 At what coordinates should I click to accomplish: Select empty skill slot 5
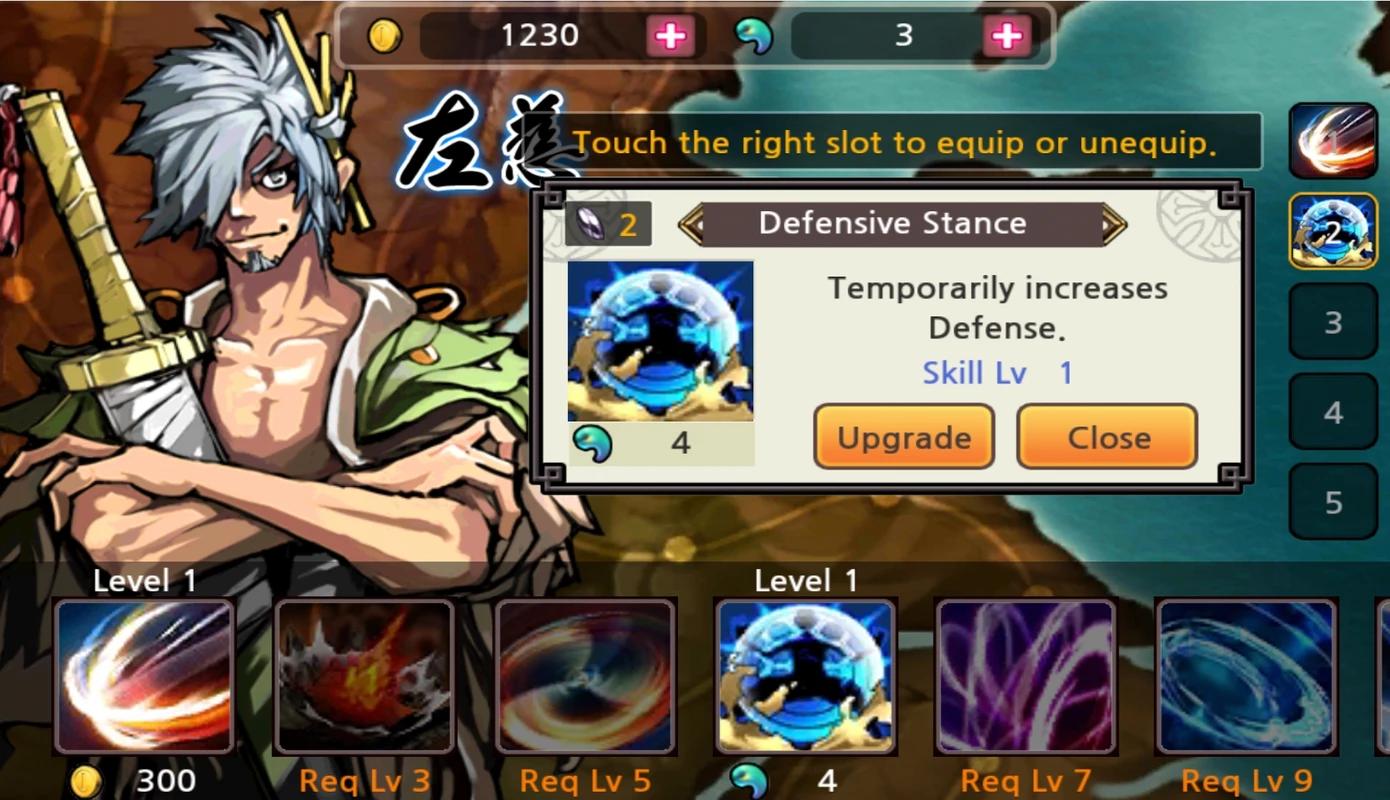(x=1334, y=500)
